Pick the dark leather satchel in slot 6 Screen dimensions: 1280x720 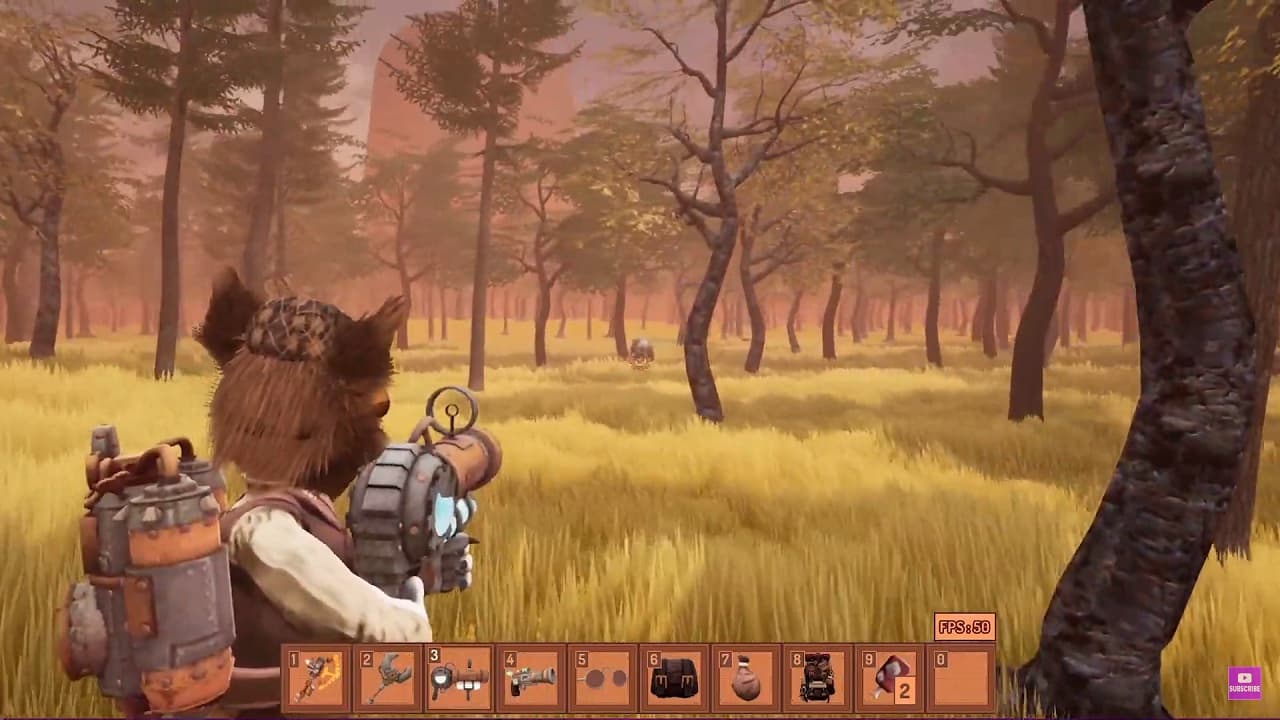[x=675, y=678]
